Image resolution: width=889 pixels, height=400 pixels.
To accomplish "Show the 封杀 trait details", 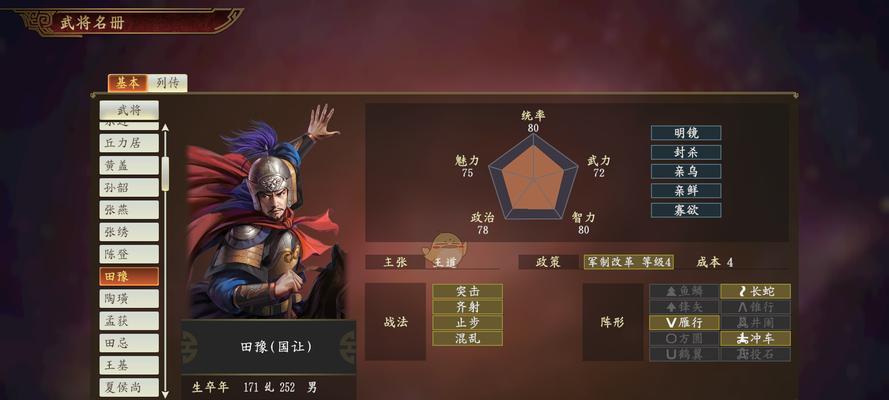I will pos(685,152).
